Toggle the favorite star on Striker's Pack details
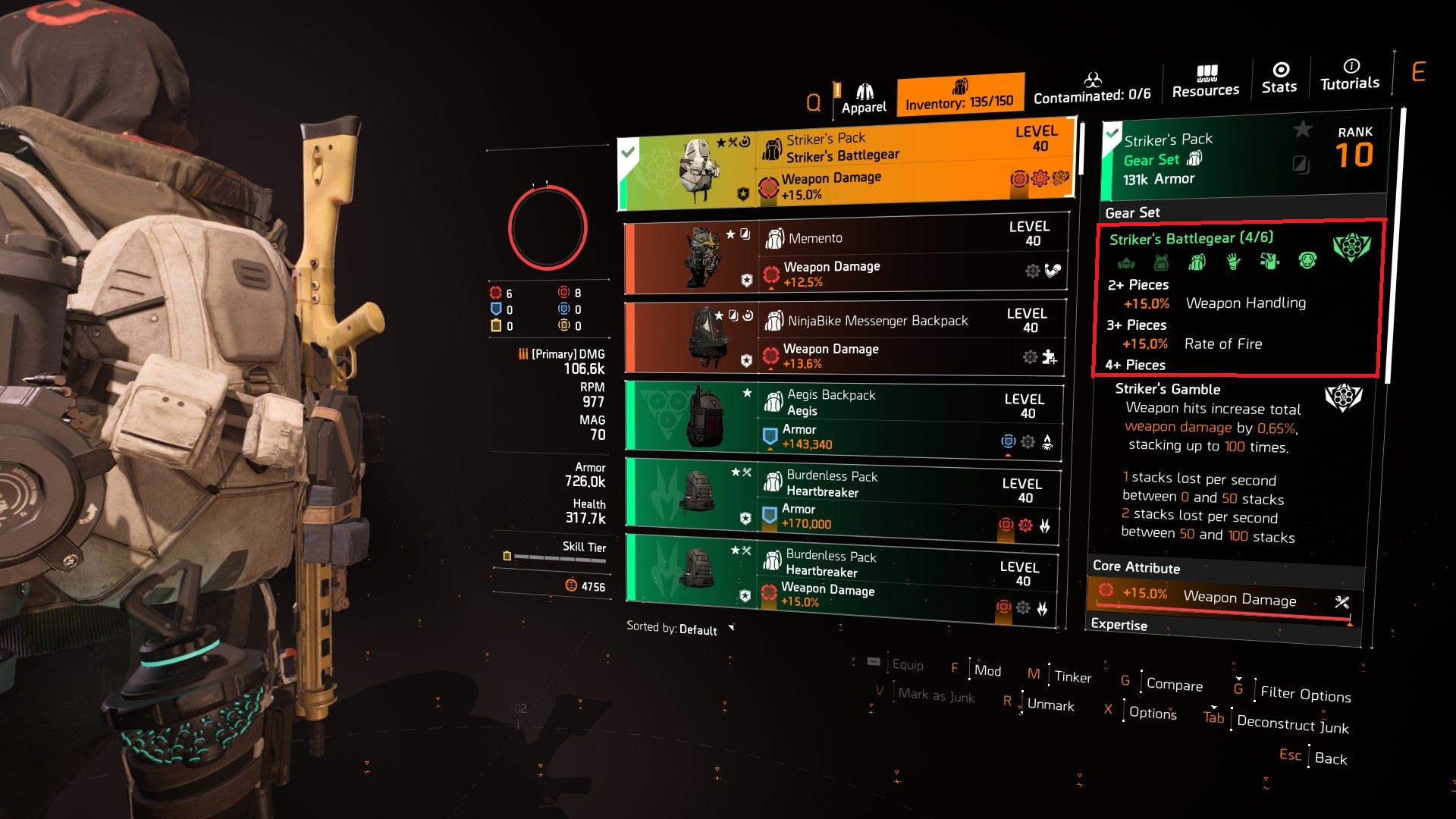The height and width of the screenshot is (819, 1456). click(x=1302, y=130)
